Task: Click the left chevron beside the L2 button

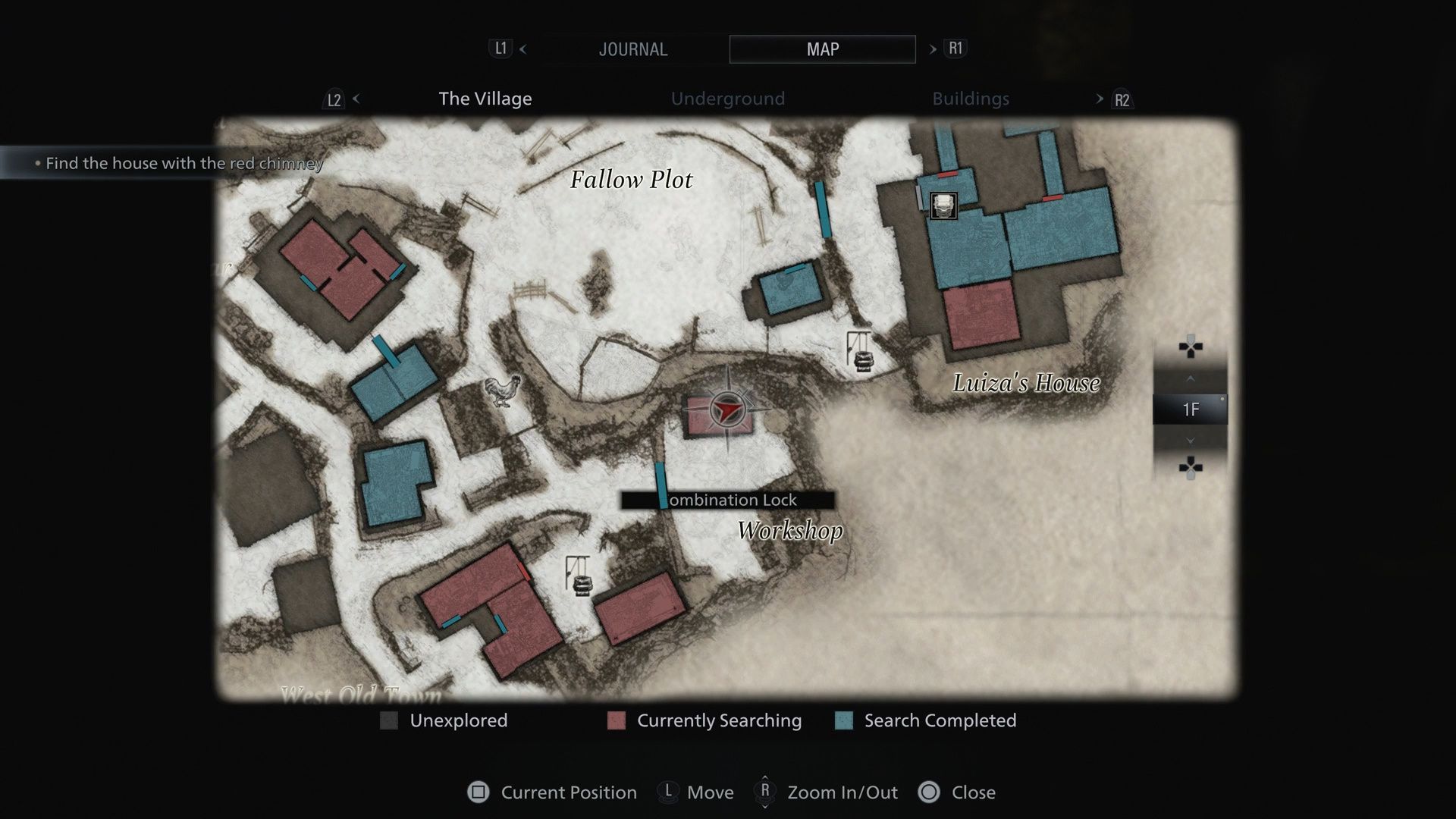Action: (355, 99)
